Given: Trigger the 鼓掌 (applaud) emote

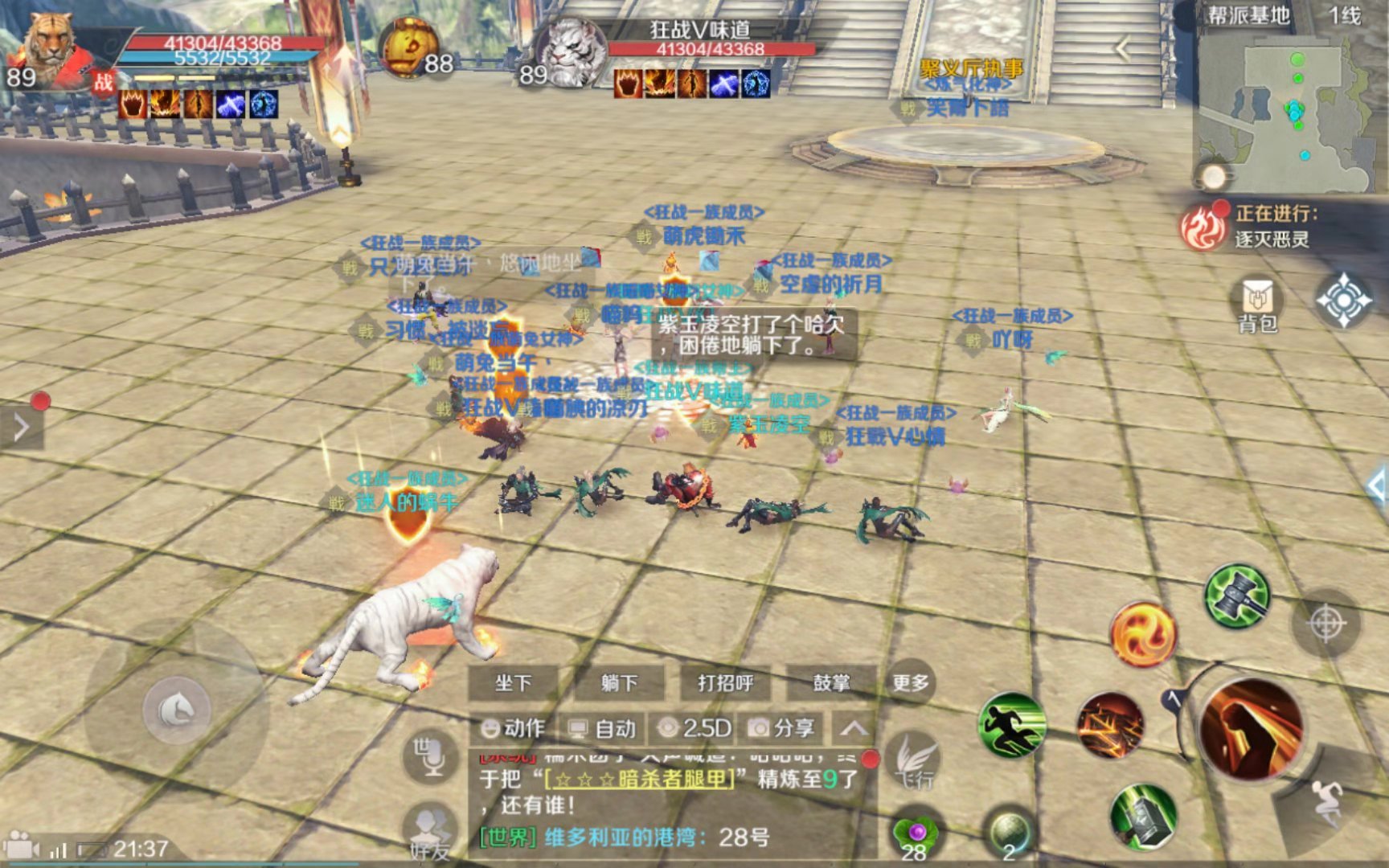Looking at the screenshot, I should click(831, 683).
